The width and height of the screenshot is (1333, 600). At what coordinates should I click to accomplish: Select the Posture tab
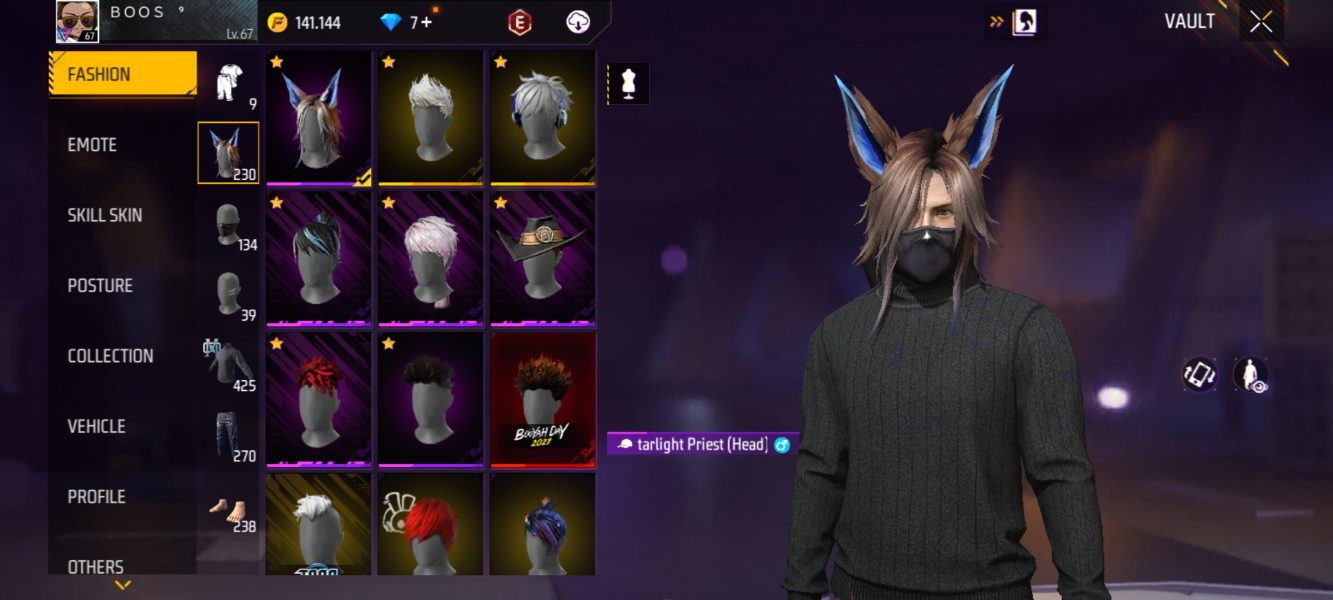(x=100, y=286)
